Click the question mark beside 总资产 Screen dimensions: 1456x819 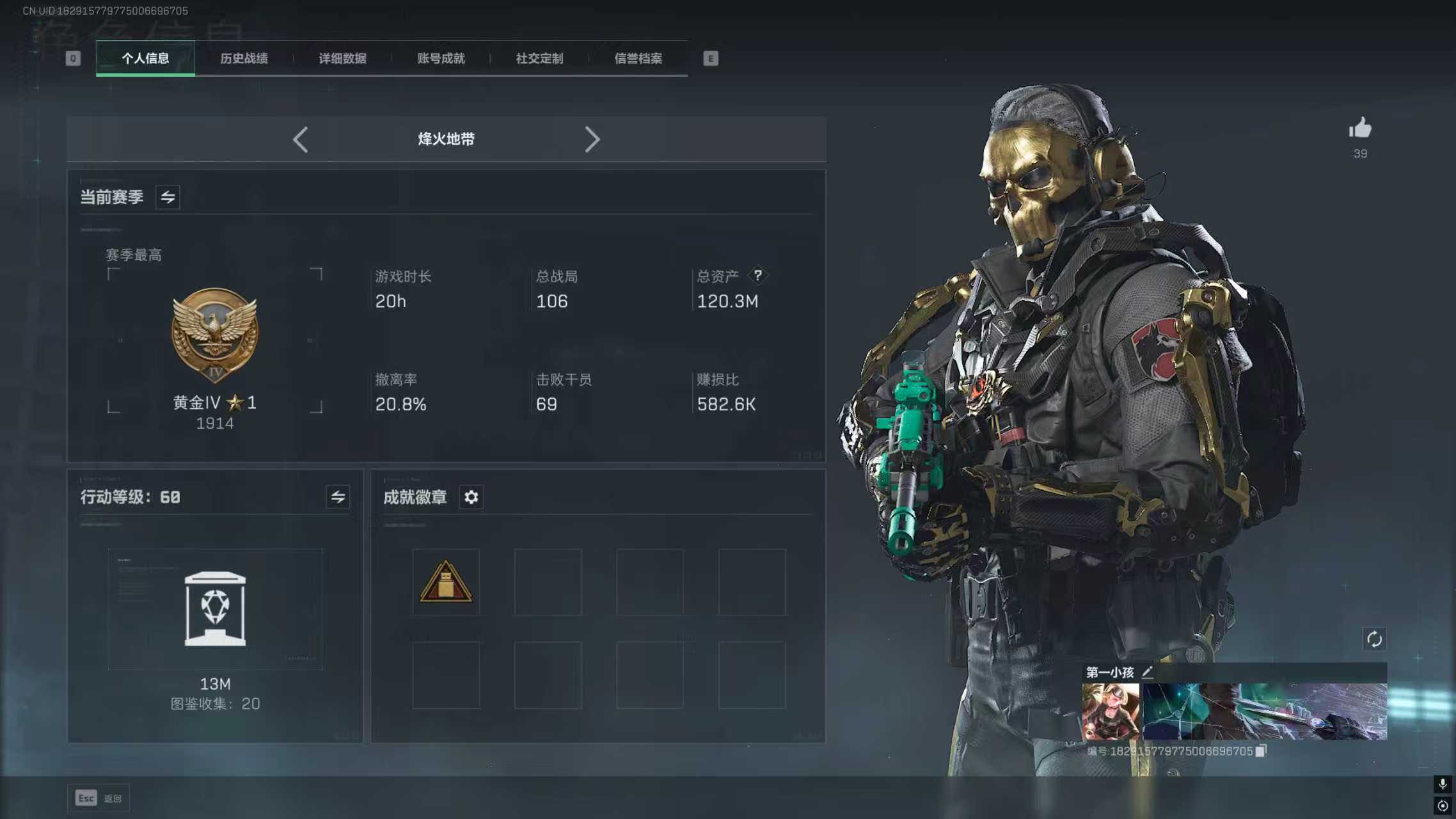(x=757, y=275)
